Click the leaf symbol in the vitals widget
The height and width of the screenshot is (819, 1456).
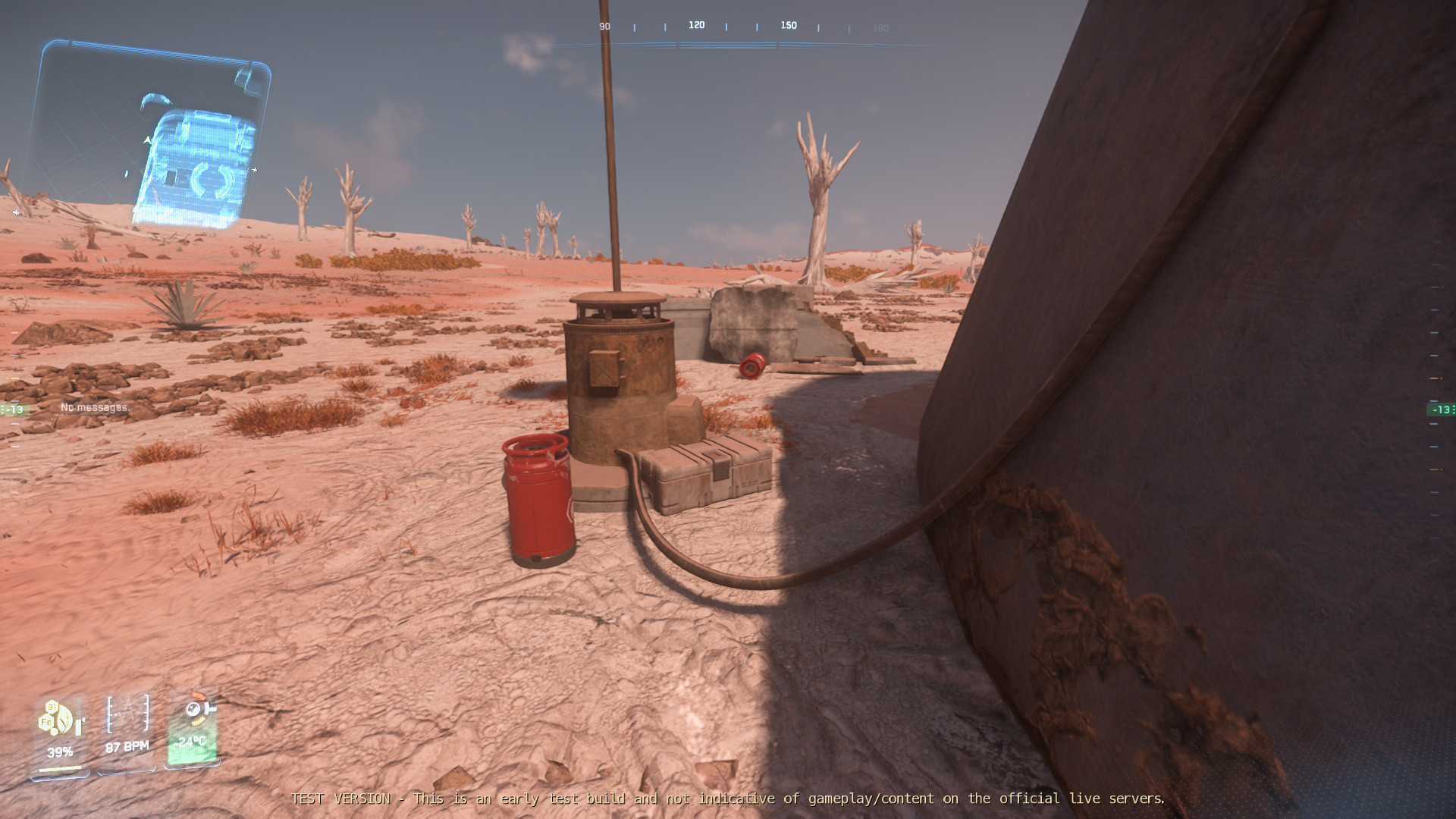[64, 719]
